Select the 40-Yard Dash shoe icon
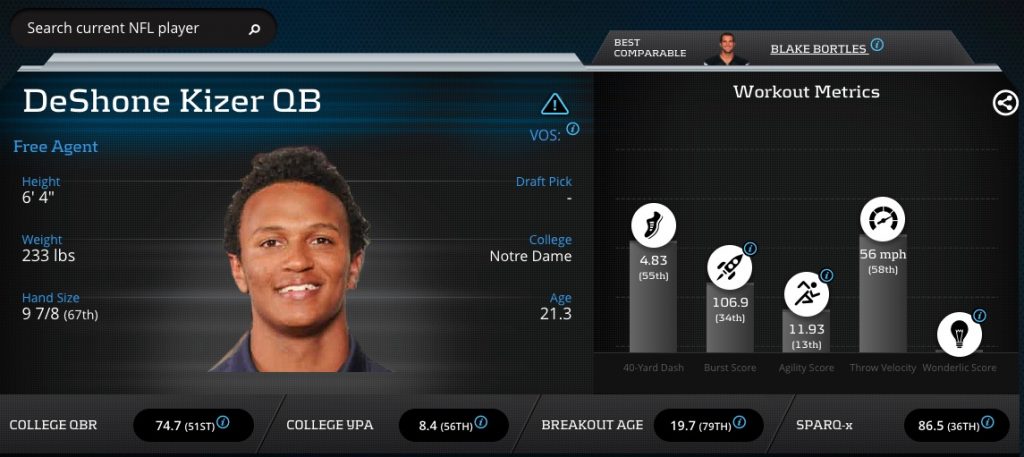This screenshot has width=1024, height=457. (652, 224)
